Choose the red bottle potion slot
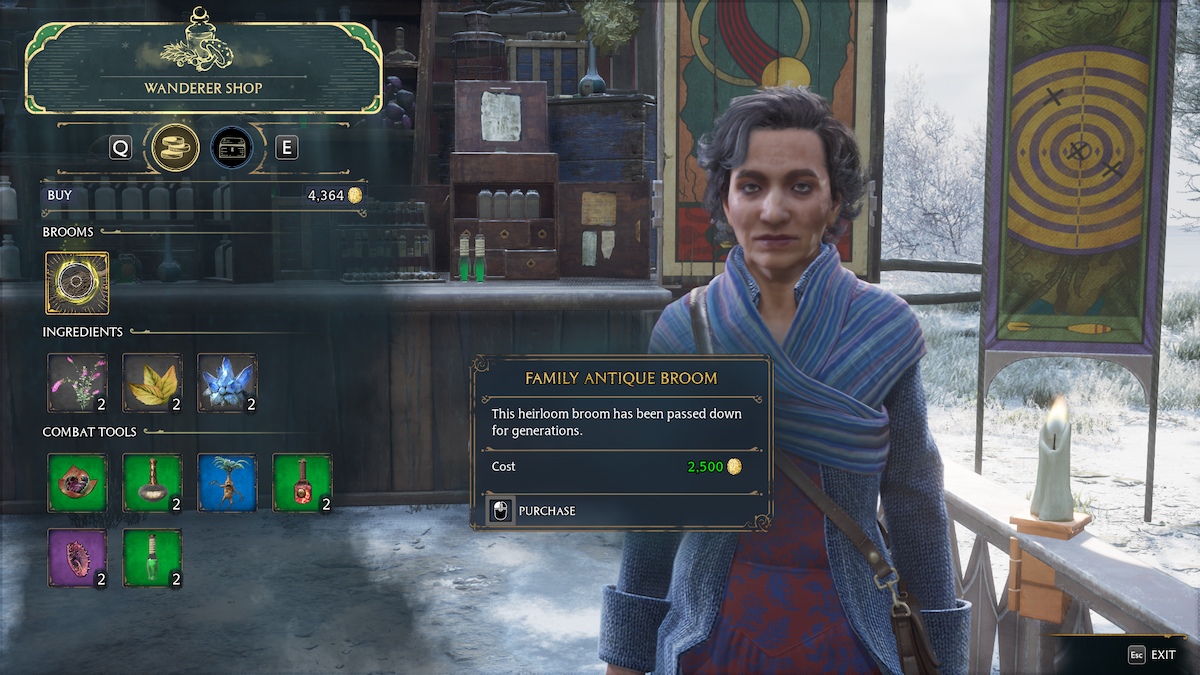 click(x=302, y=483)
